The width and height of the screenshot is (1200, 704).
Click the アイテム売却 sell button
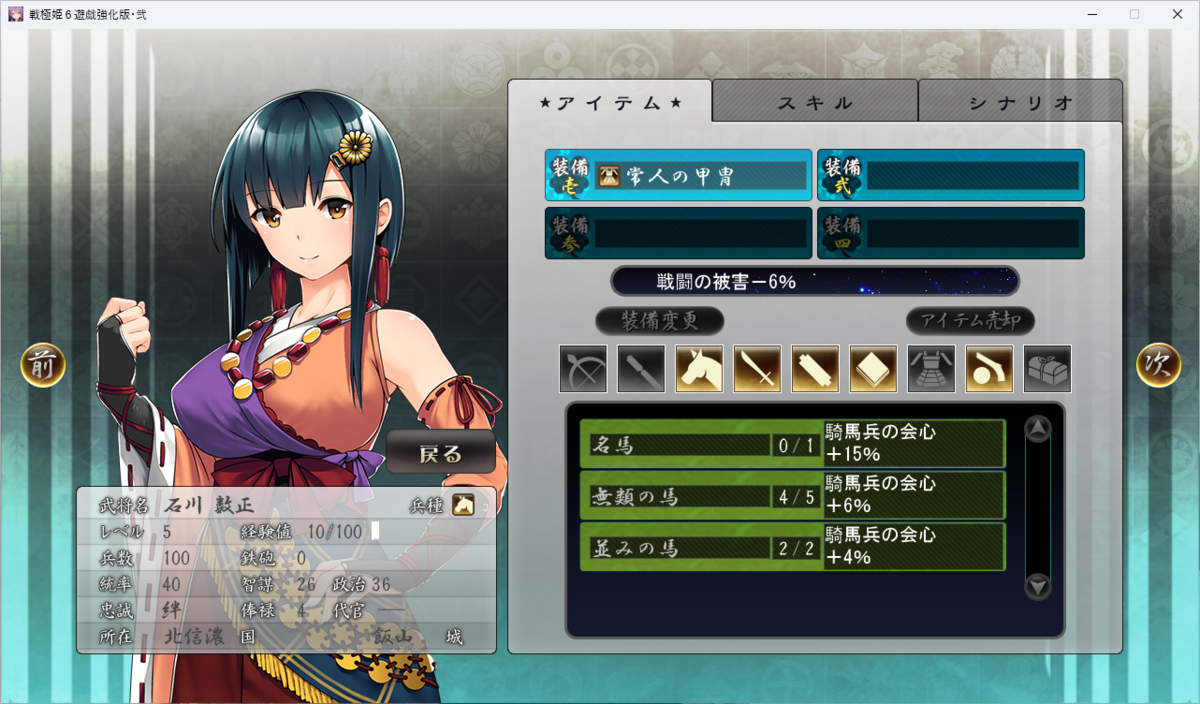tap(970, 321)
